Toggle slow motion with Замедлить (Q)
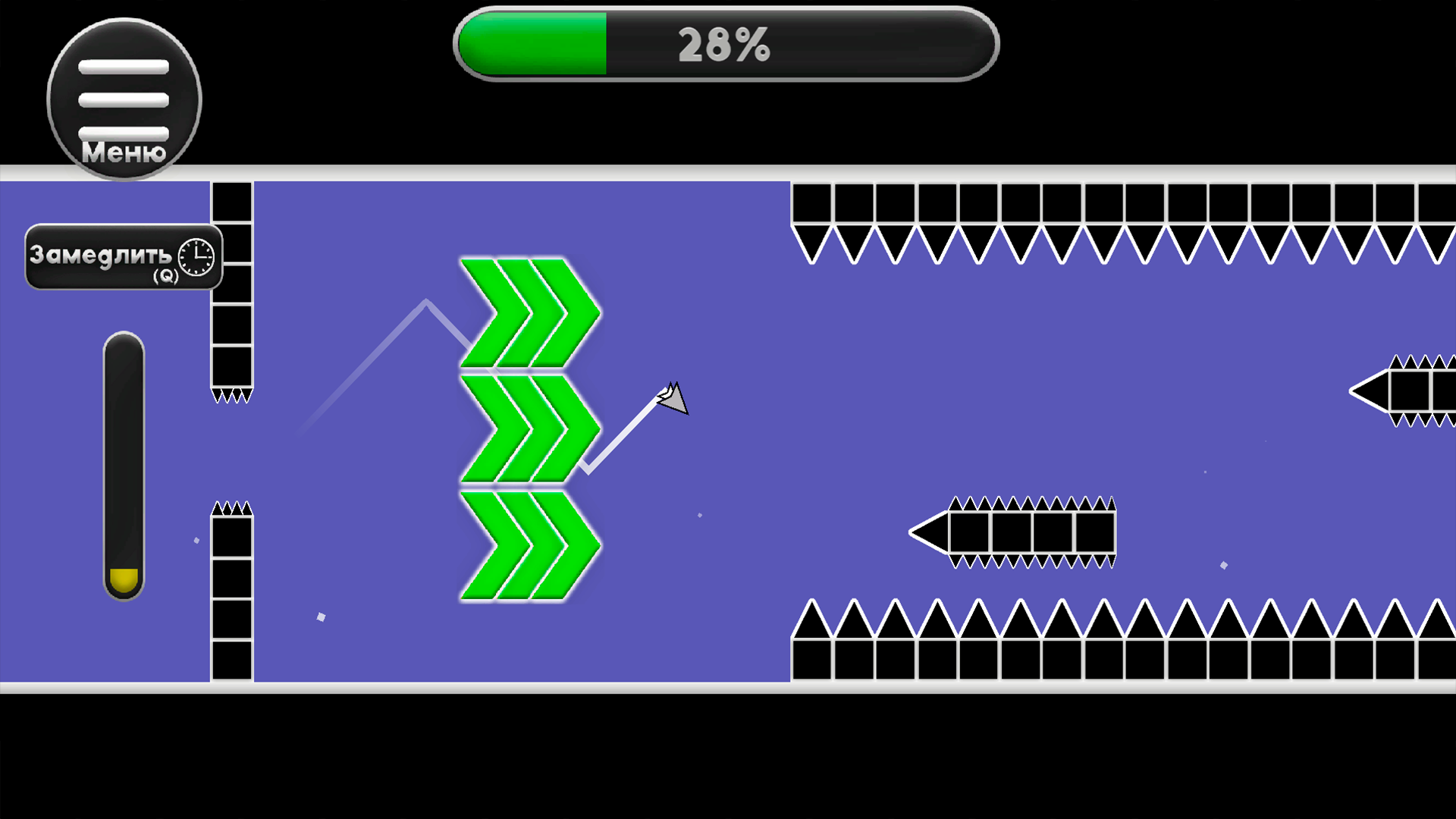The height and width of the screenshot is (819, 1456). pyautogui.click(x=106, y=258)
